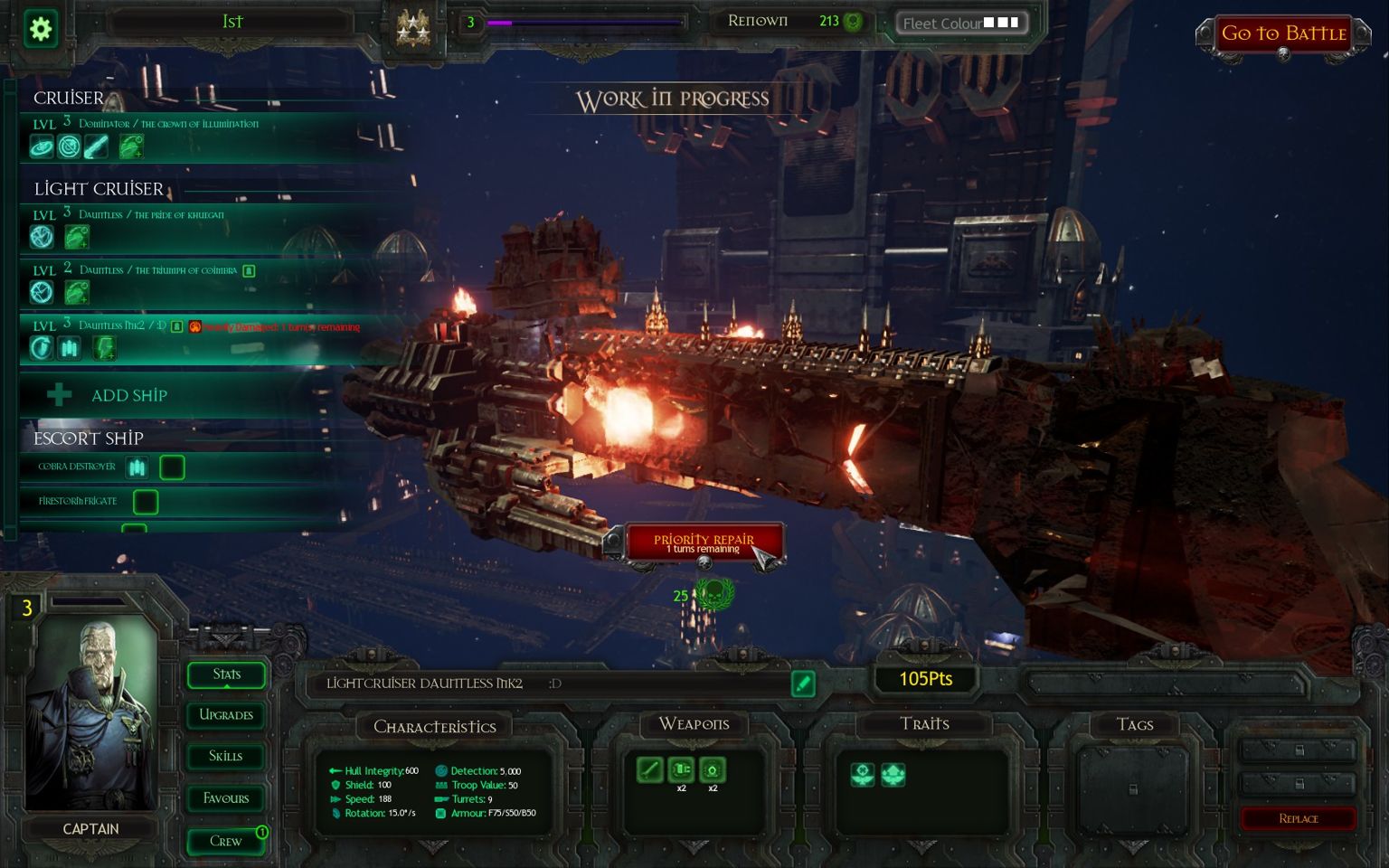Click the red Replace button
The image size is (1389, 868).
[1298, 818]
